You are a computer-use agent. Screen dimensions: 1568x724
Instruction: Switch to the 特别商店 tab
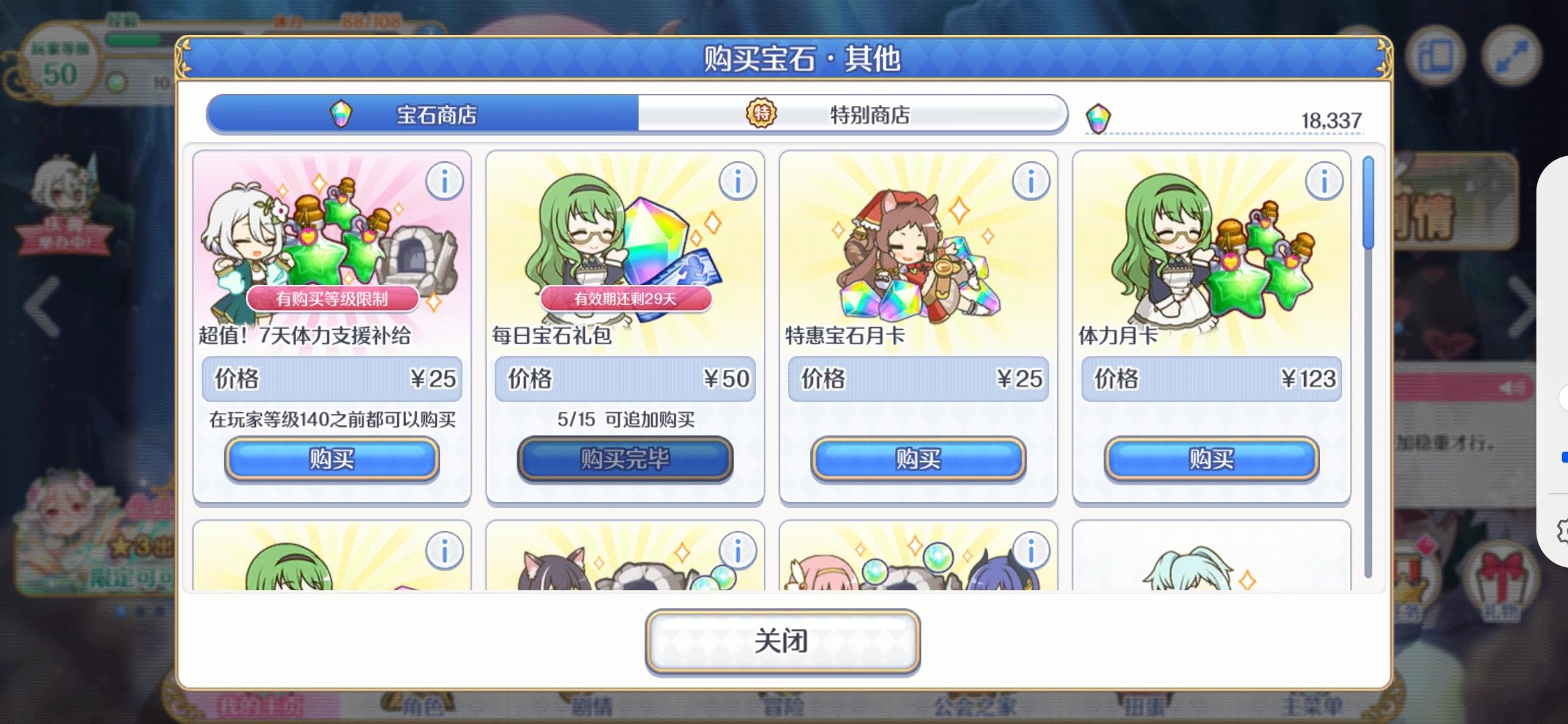pos(871,114)
